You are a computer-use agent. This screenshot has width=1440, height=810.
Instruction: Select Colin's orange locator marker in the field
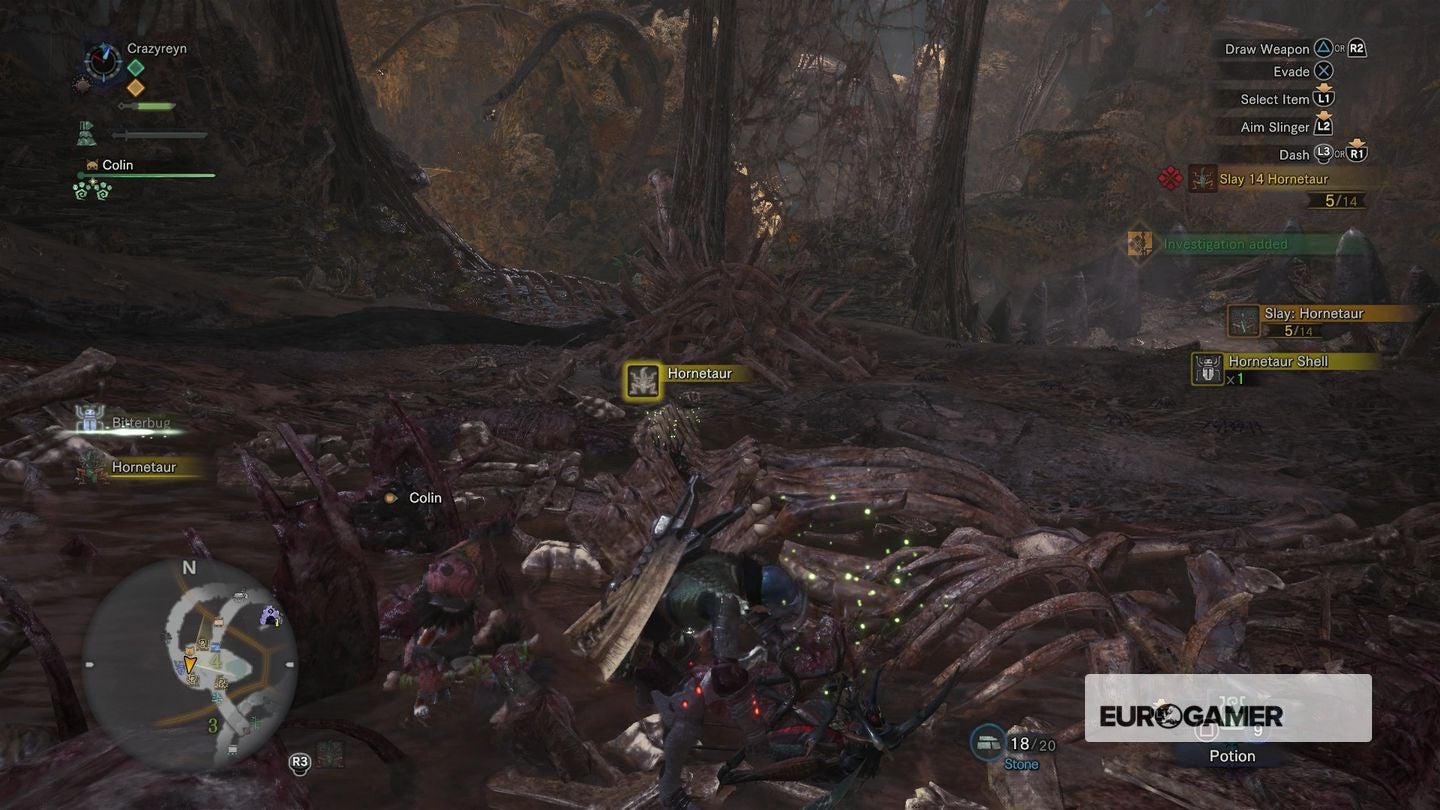point(391,497)
